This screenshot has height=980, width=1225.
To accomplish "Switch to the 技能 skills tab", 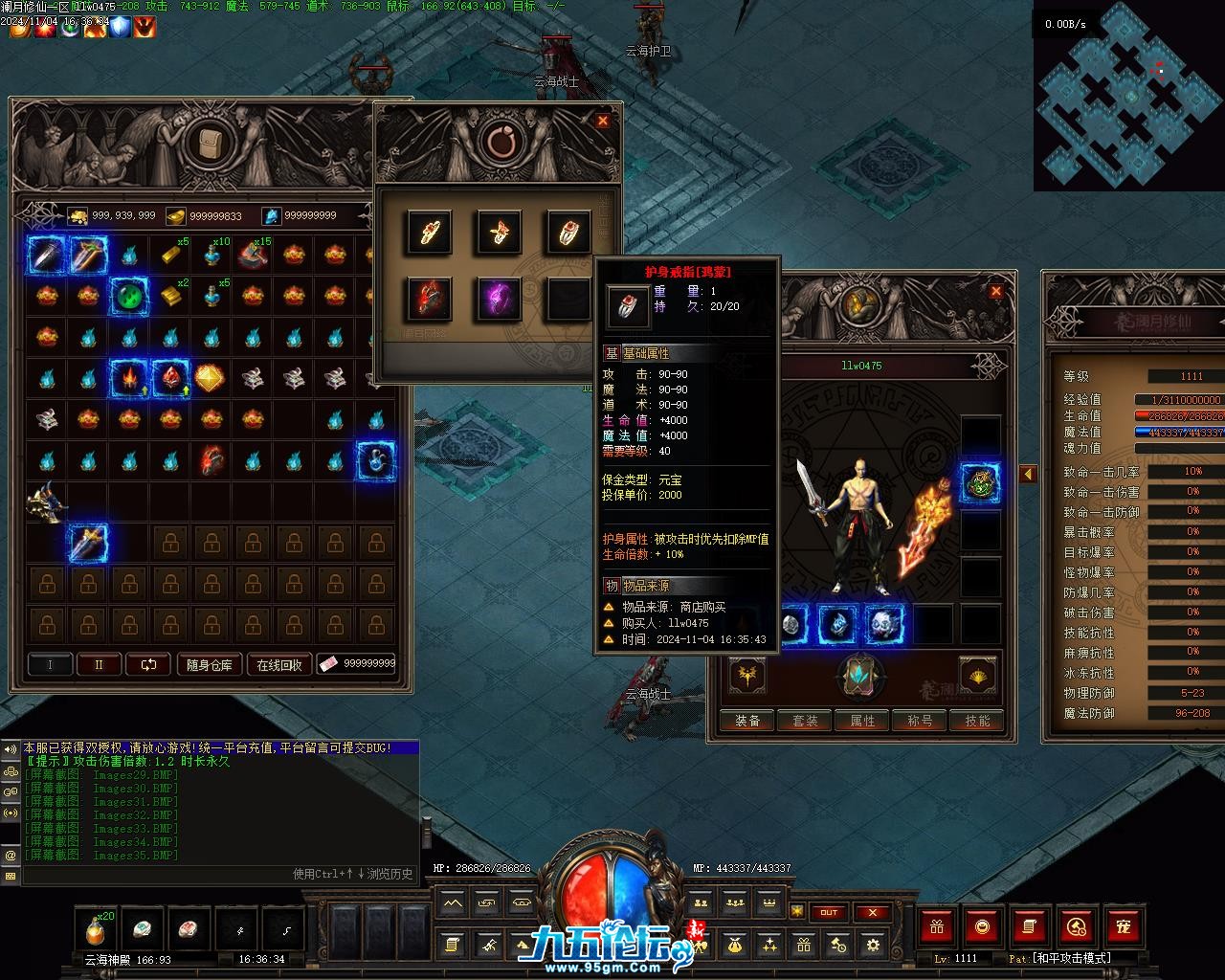I will [977, 721].
